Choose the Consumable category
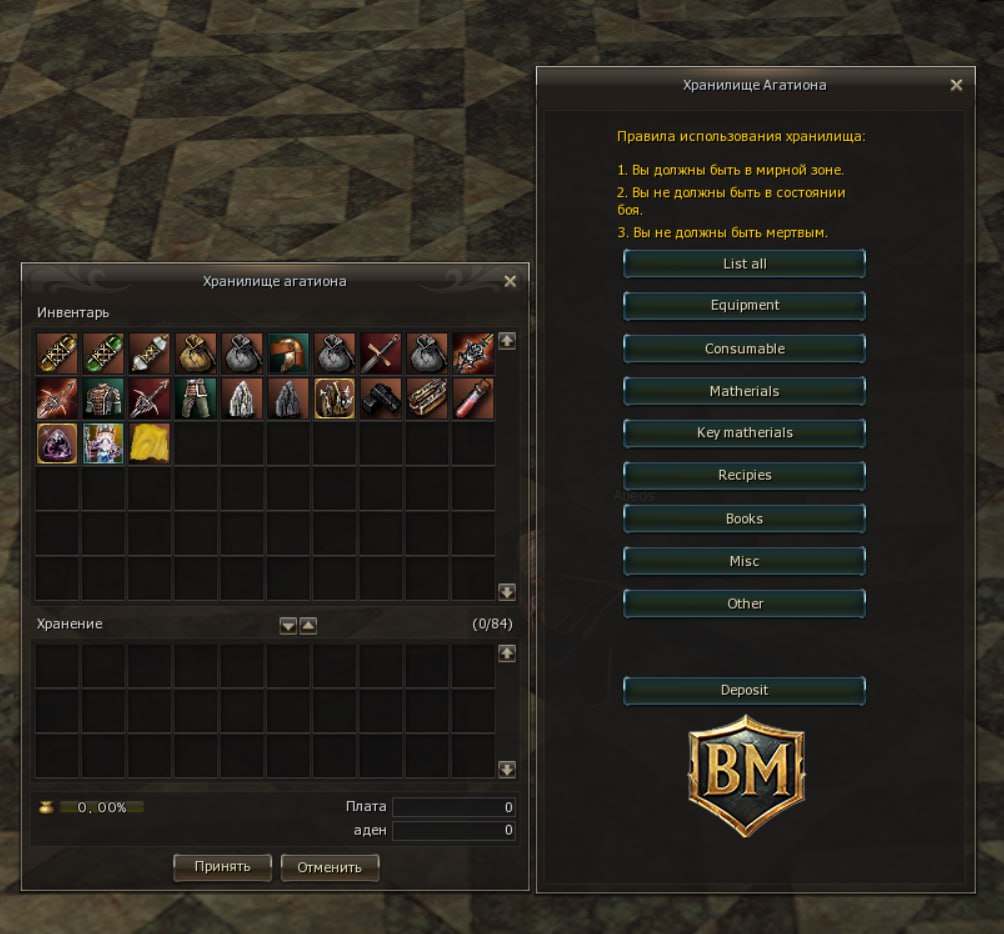This screenshot has height=934, width=1004. (744, 349)
